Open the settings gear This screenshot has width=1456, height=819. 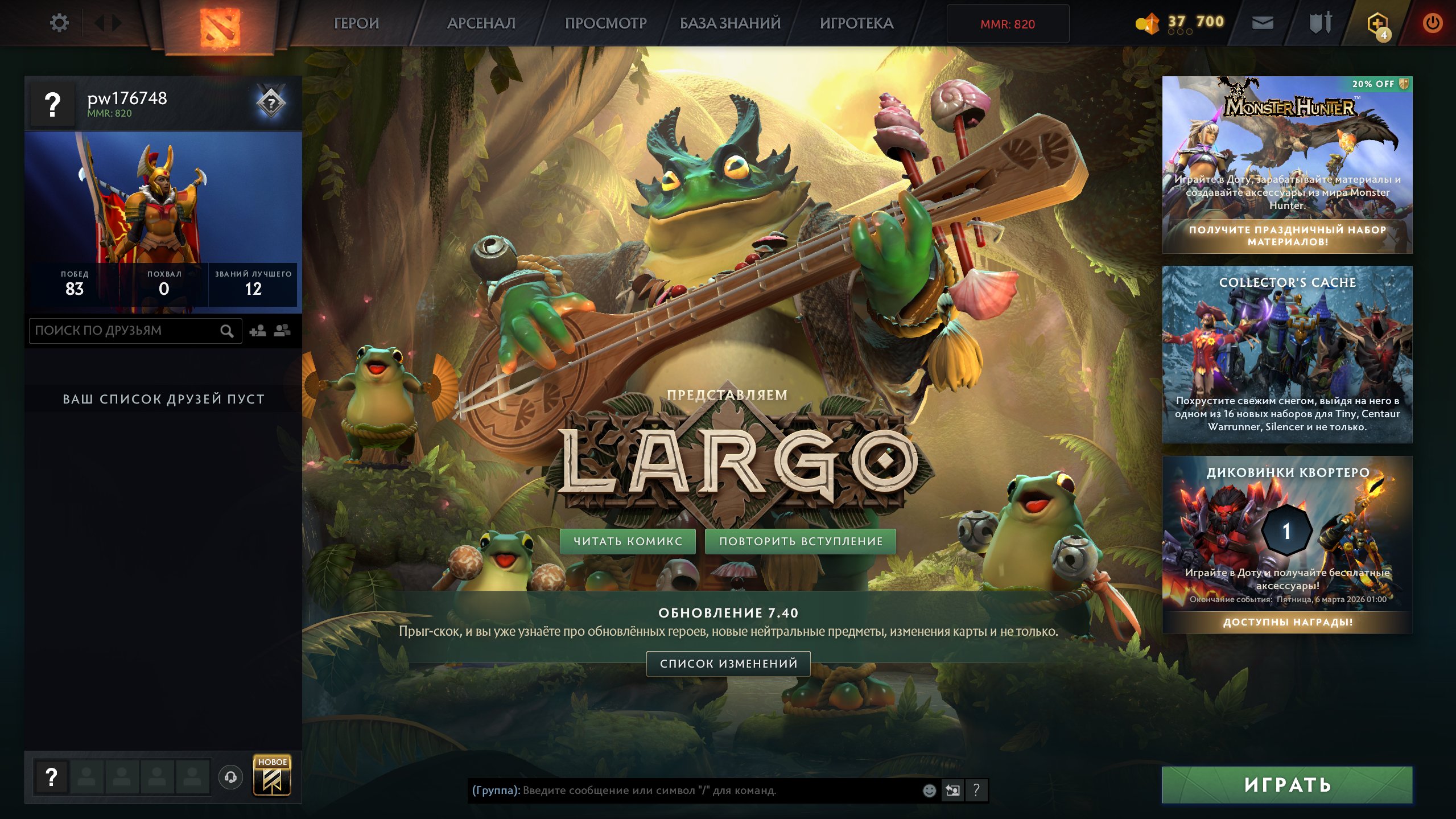[59, 23]
